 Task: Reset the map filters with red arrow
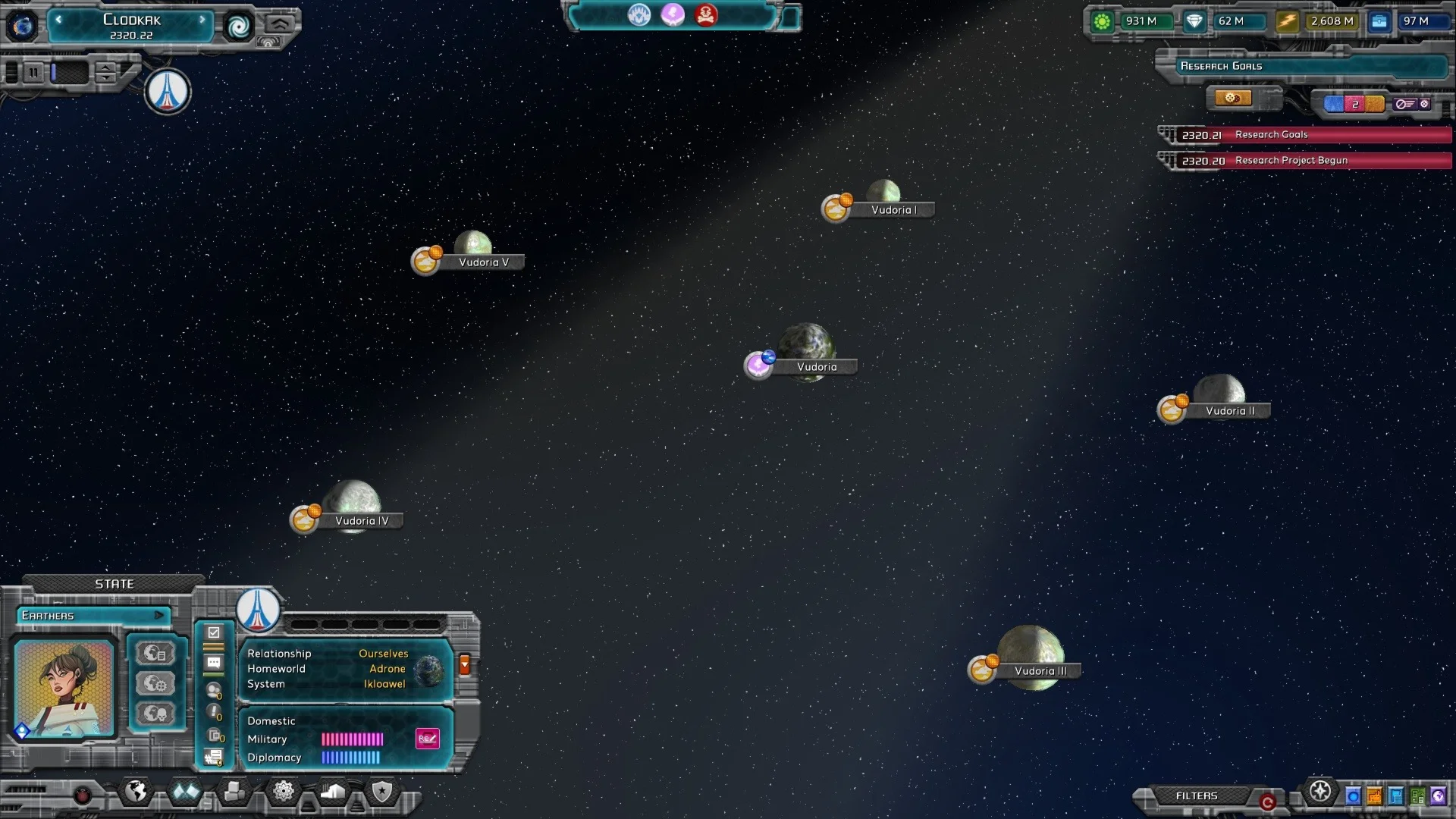[1266, 802]
